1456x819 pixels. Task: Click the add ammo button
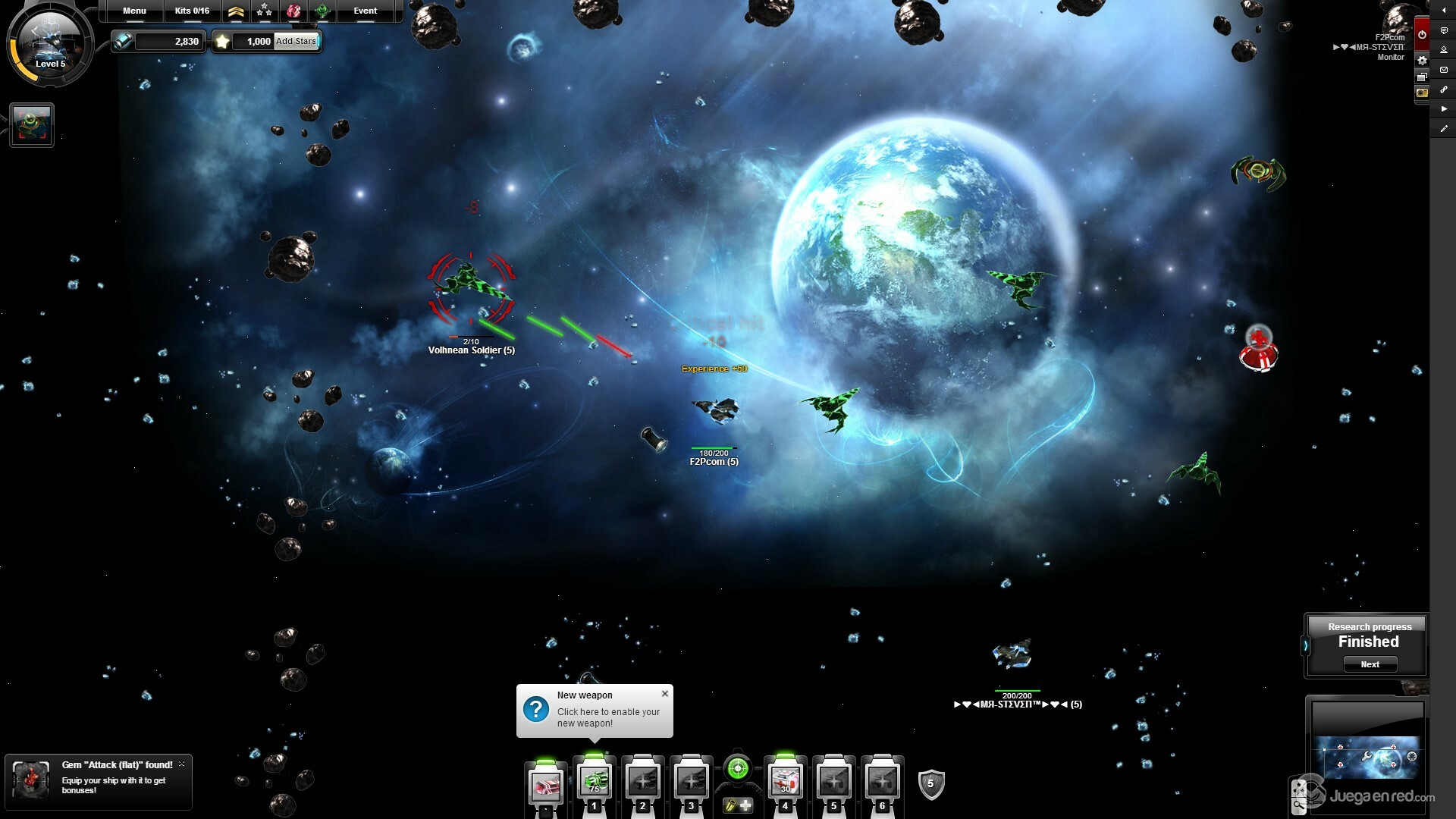(x=738, y=805)
